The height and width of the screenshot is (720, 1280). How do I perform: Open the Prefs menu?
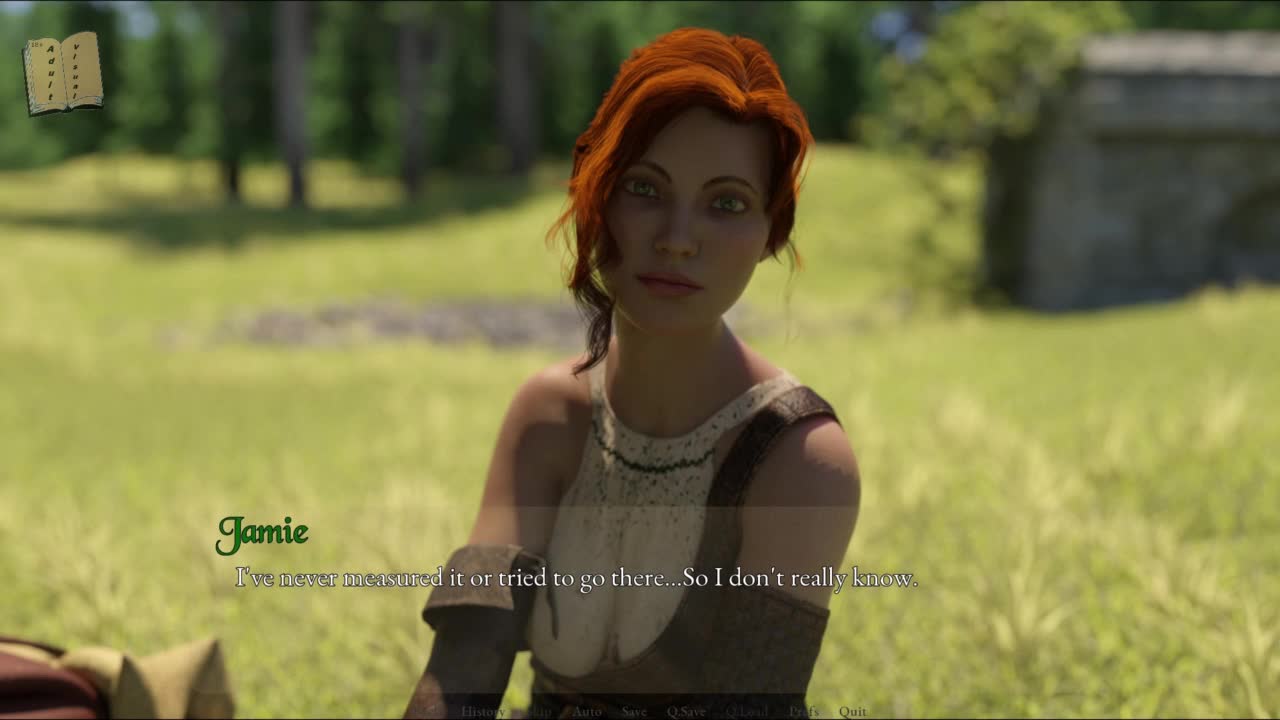coord(803,711)
